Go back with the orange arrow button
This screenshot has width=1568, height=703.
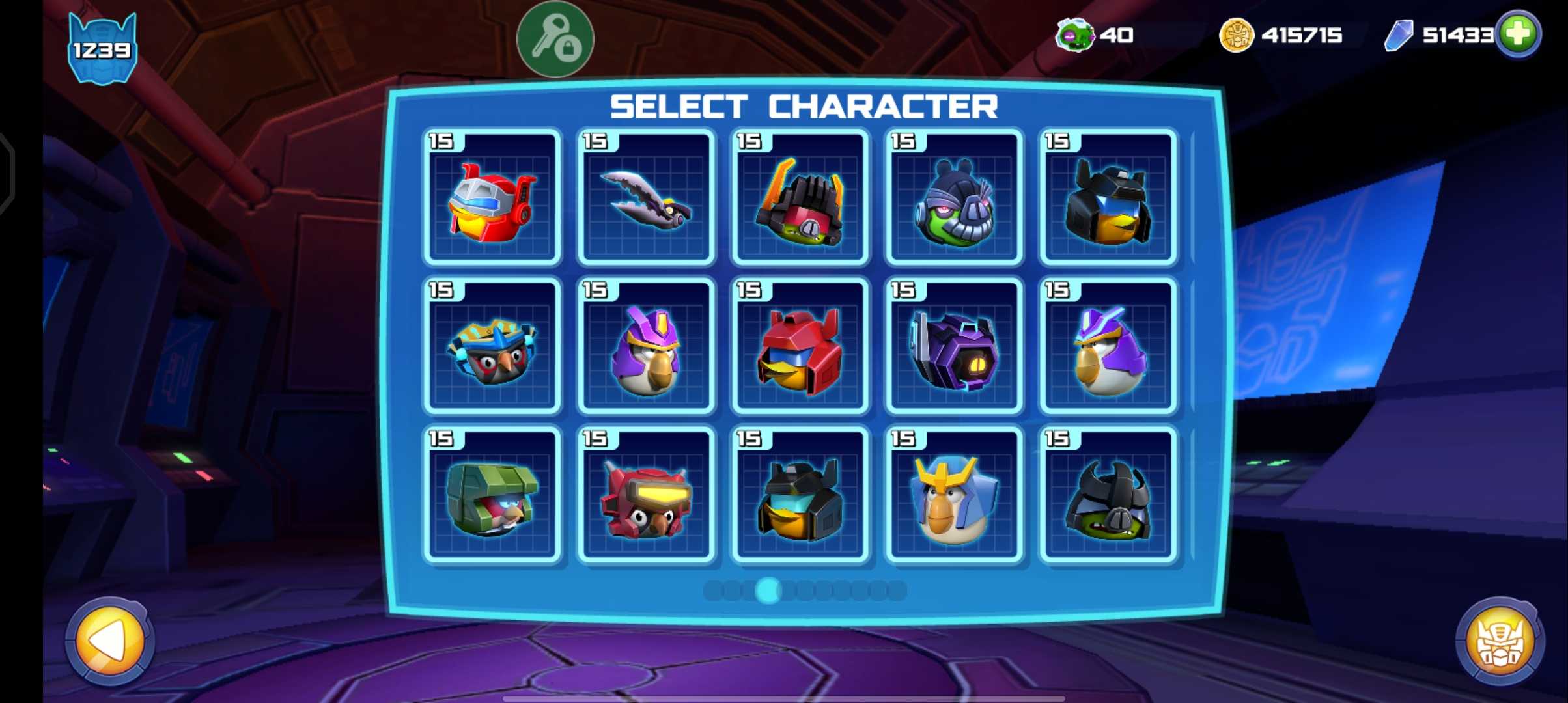click(109, 641)
